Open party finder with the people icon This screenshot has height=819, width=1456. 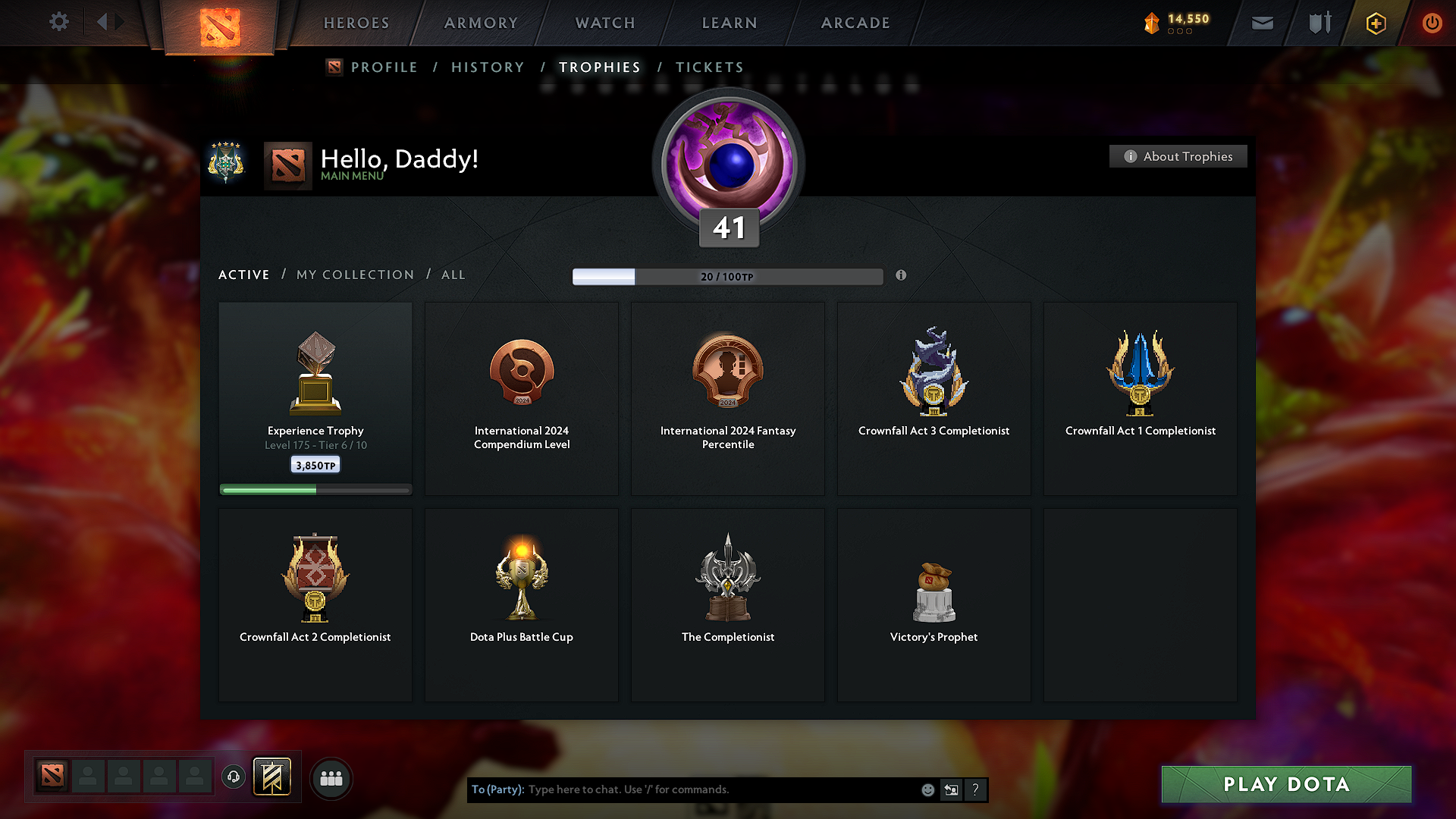pos(331,777)
